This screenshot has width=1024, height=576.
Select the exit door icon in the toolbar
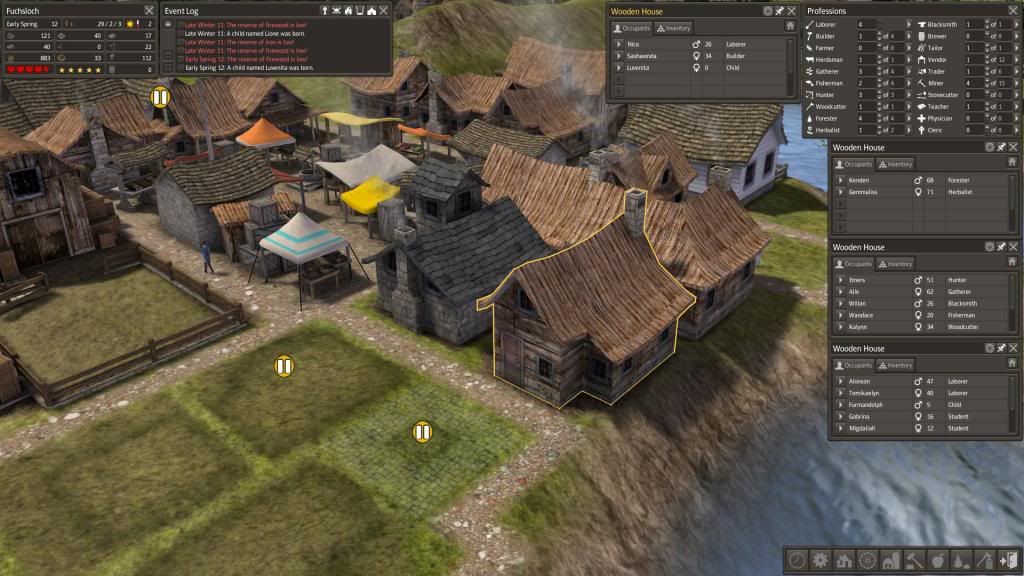[x=1007, y=560]
